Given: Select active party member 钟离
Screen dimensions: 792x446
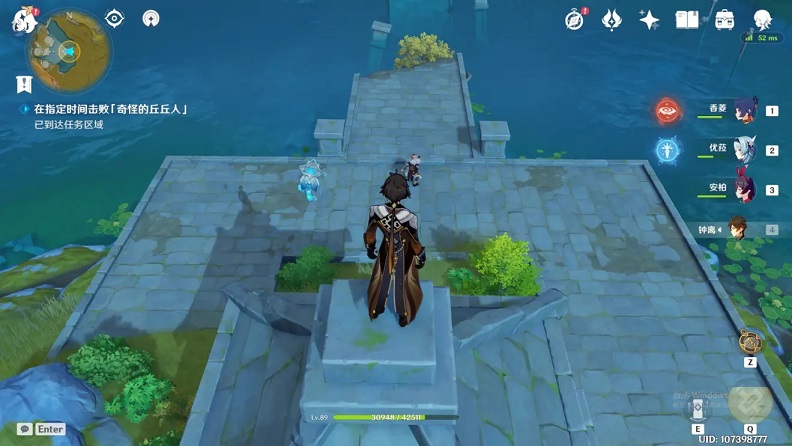Looking at the screenshot, I should (740, 228).
